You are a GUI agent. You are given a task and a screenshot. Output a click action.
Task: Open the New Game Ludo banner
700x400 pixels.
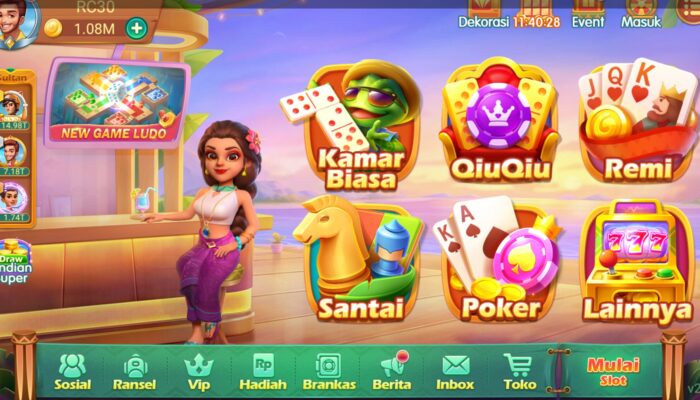pyautogui.click(x=118, y=102)
